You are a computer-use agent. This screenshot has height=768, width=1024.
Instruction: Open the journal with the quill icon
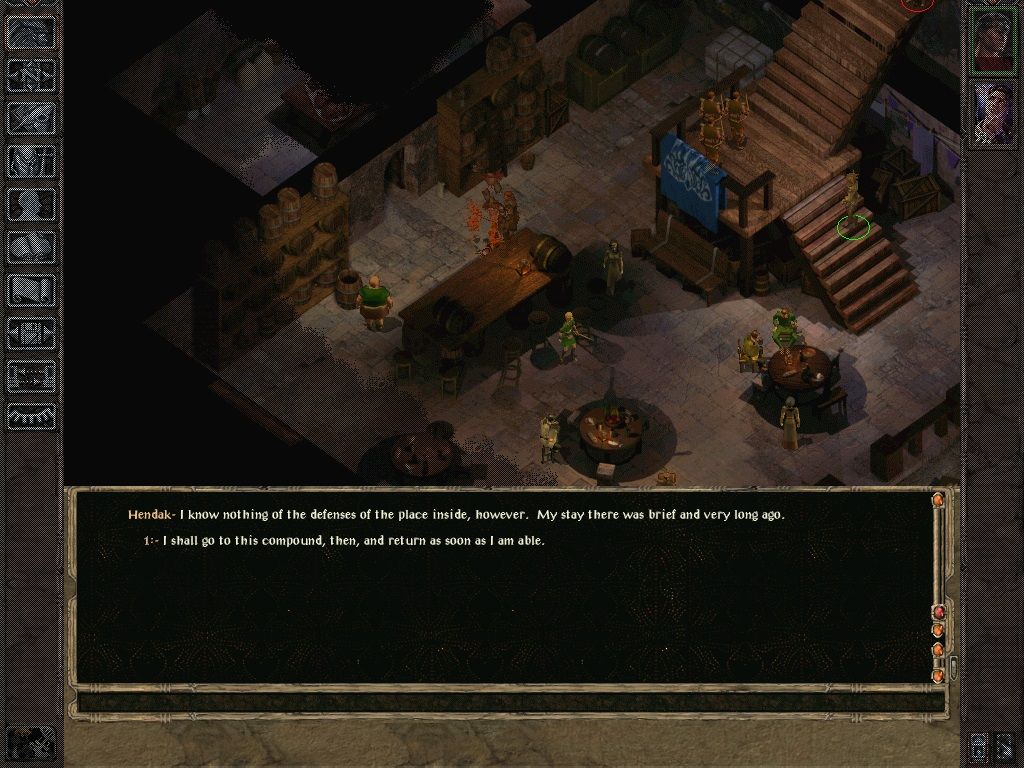(32, 117)
